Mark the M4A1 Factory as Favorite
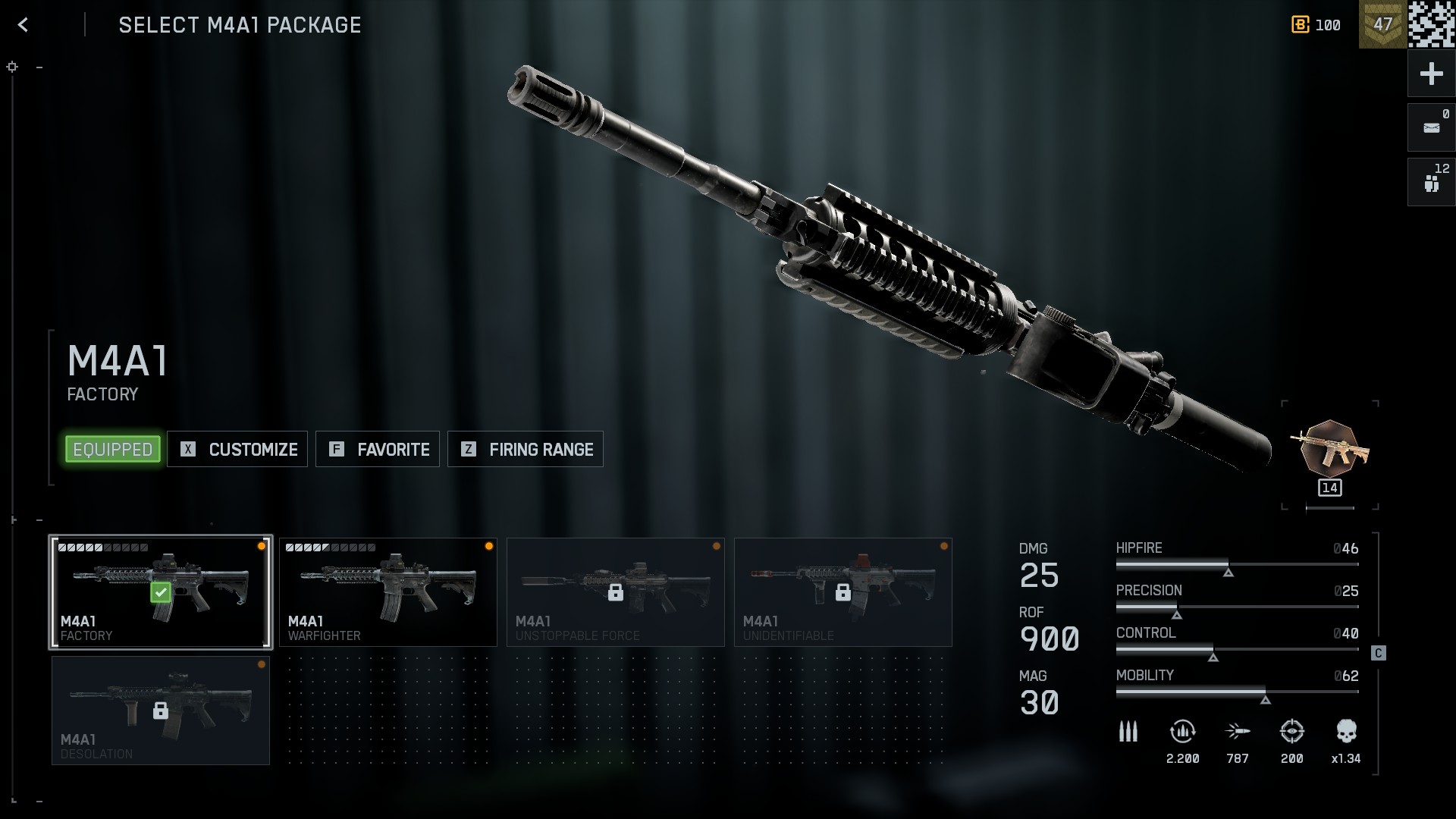Screen dimensions: 1456x819 [x=378, y=449]
